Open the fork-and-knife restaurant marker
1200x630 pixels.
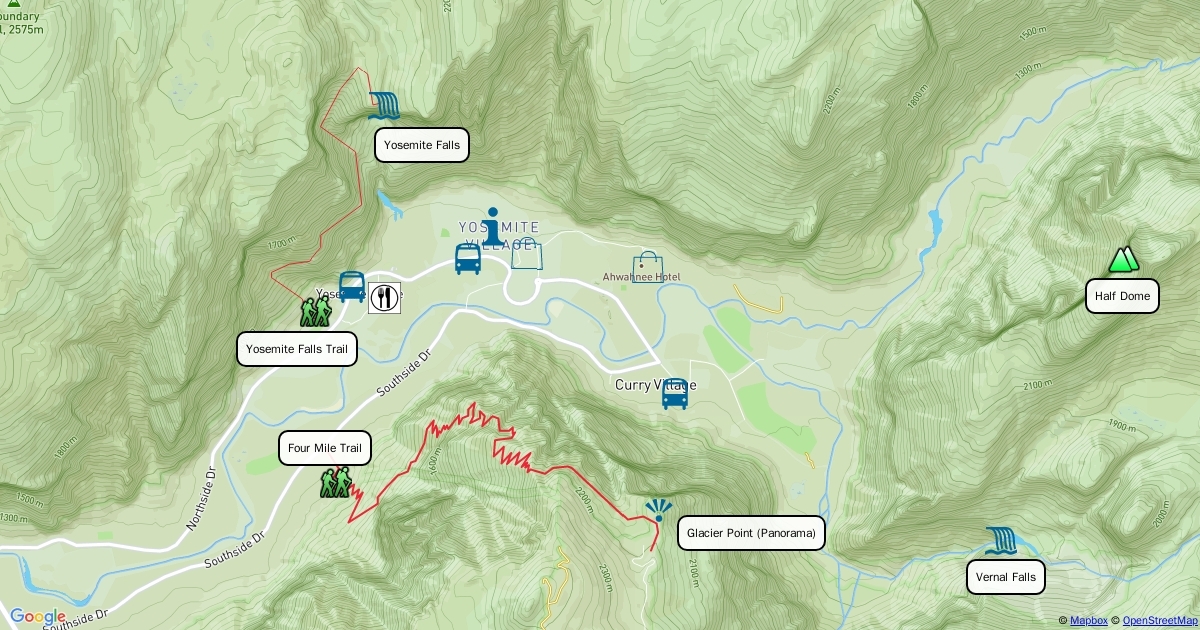385,297
